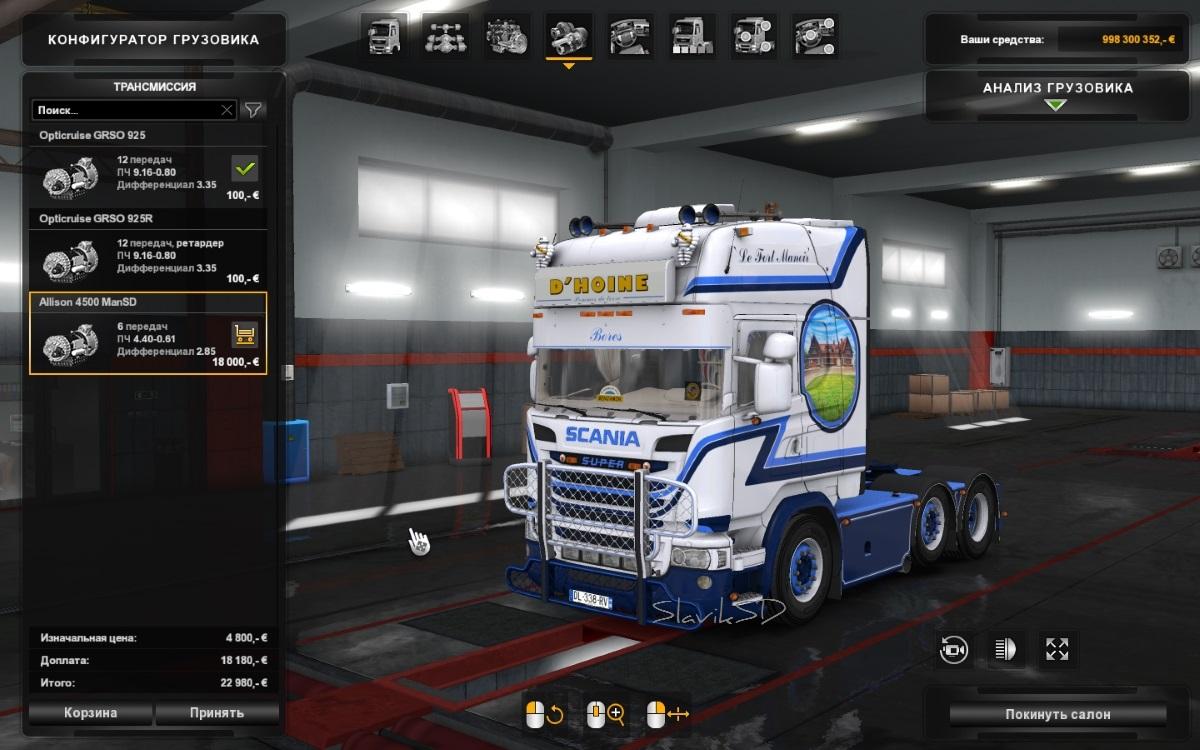Open the interior accessories steering wheel tab
The image size is (1200, 750).
pos(814,36)
